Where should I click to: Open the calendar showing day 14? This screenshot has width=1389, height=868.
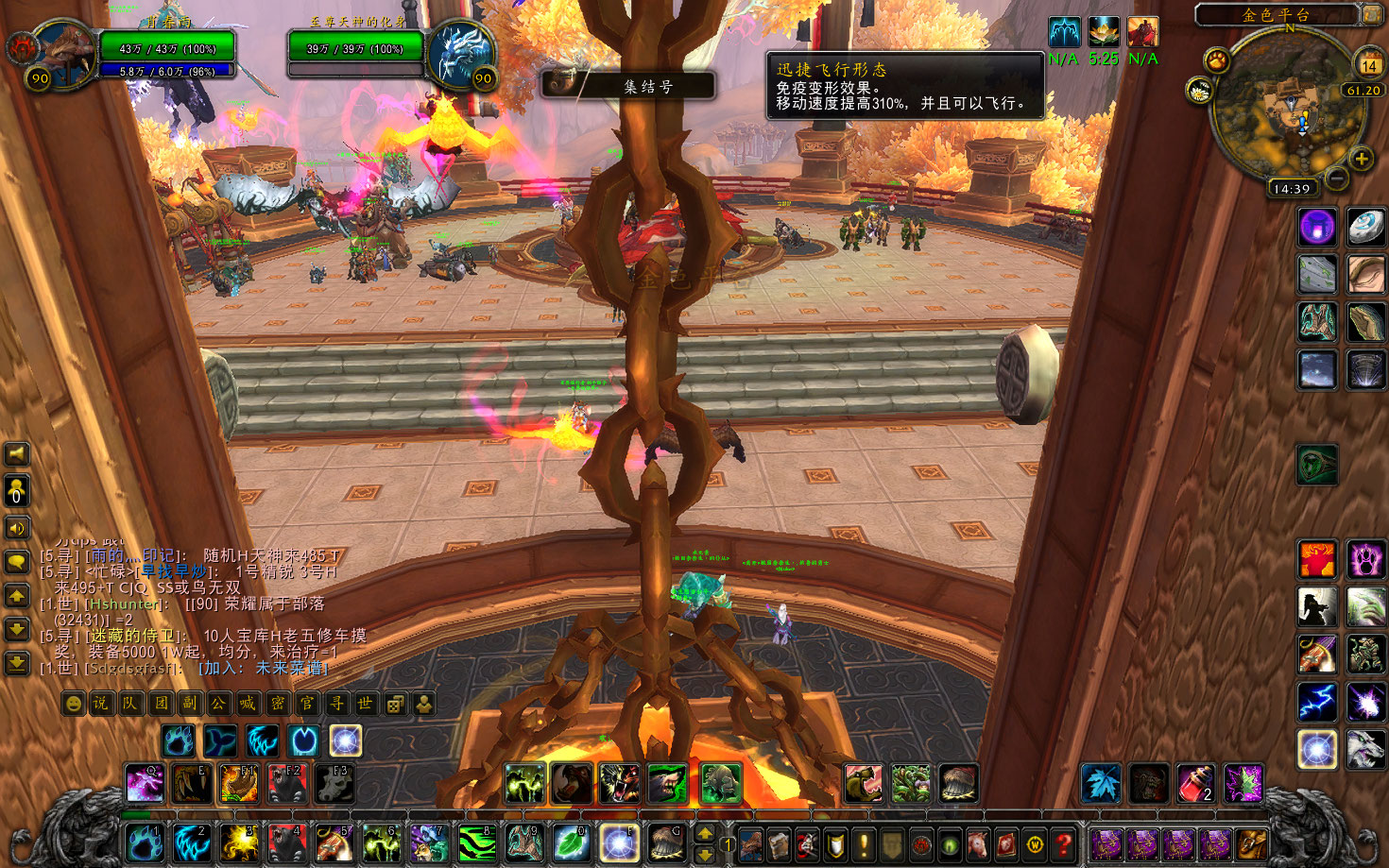point(1369,62)
